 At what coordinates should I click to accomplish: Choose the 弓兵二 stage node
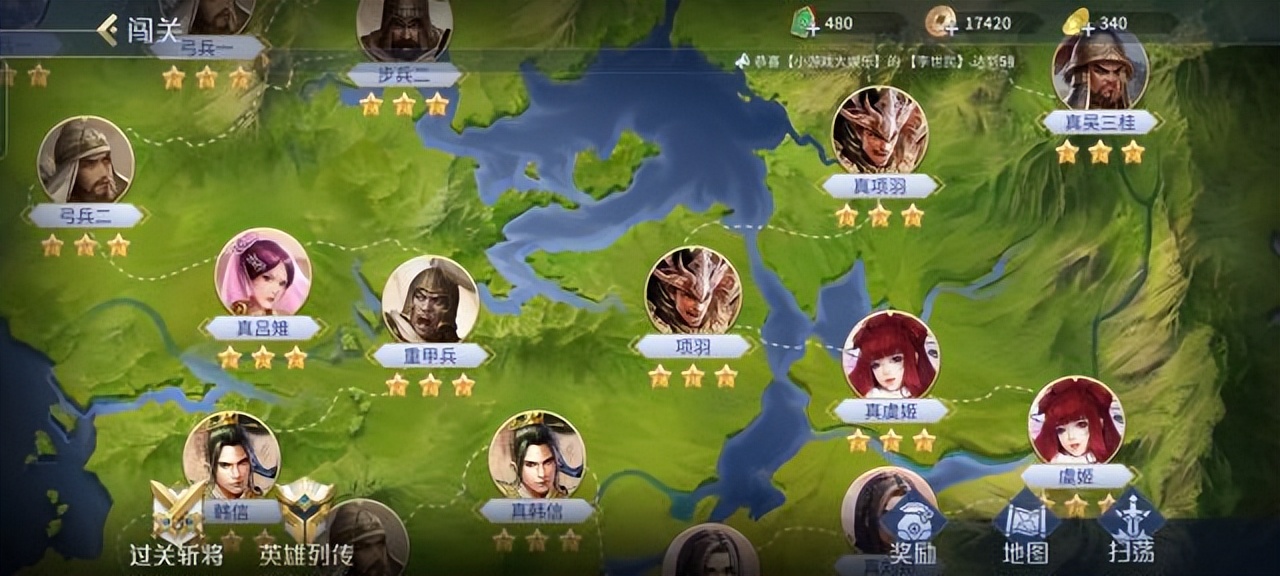click(86, 160)
